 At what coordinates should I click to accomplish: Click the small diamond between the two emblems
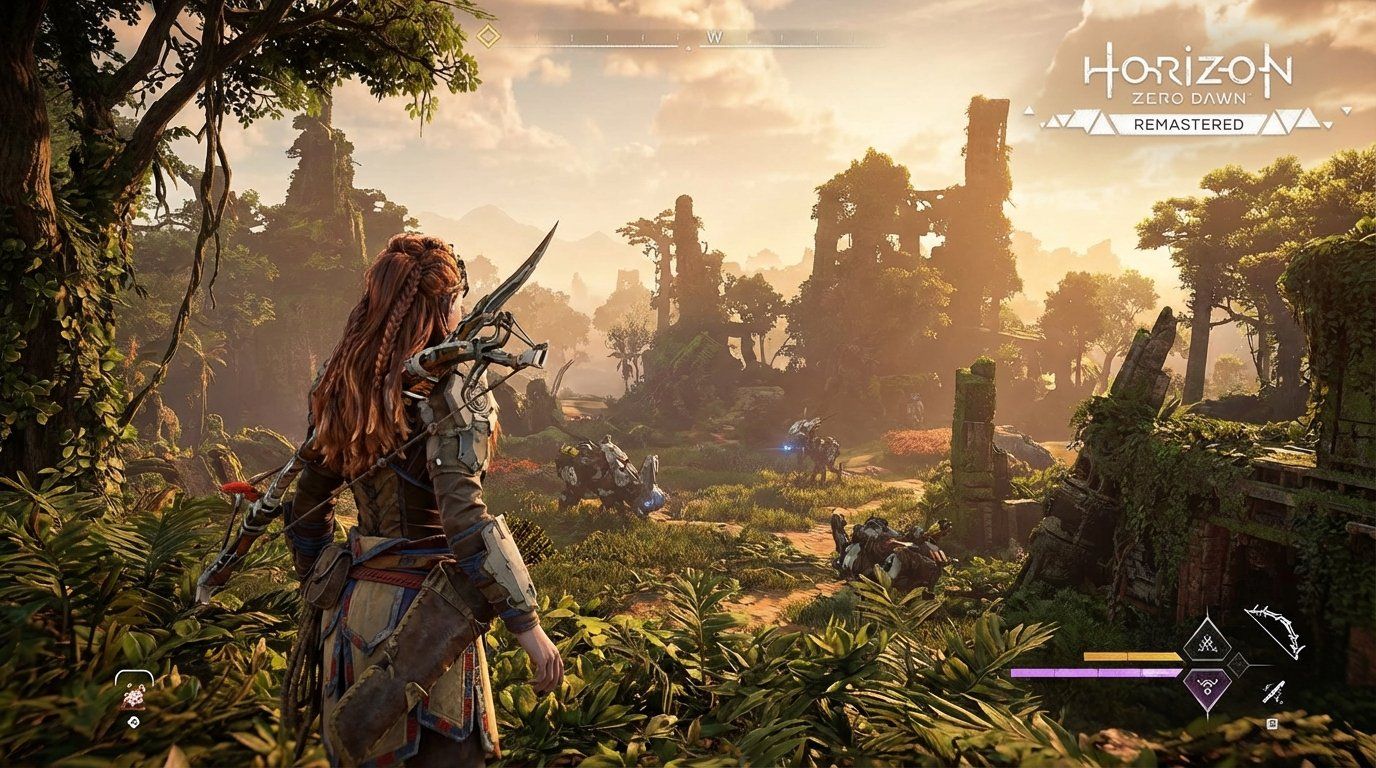coord(1238,667)
